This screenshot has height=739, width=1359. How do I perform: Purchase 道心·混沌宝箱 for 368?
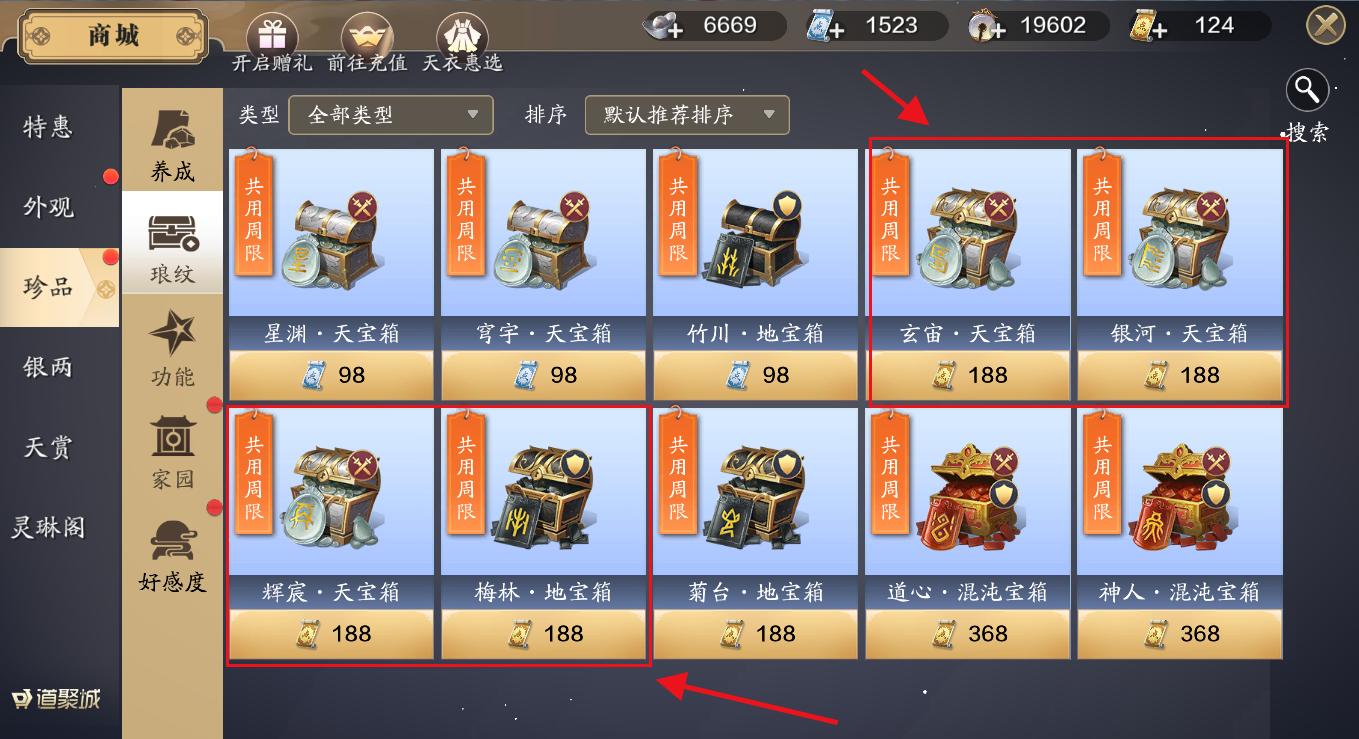pos(967,633)
